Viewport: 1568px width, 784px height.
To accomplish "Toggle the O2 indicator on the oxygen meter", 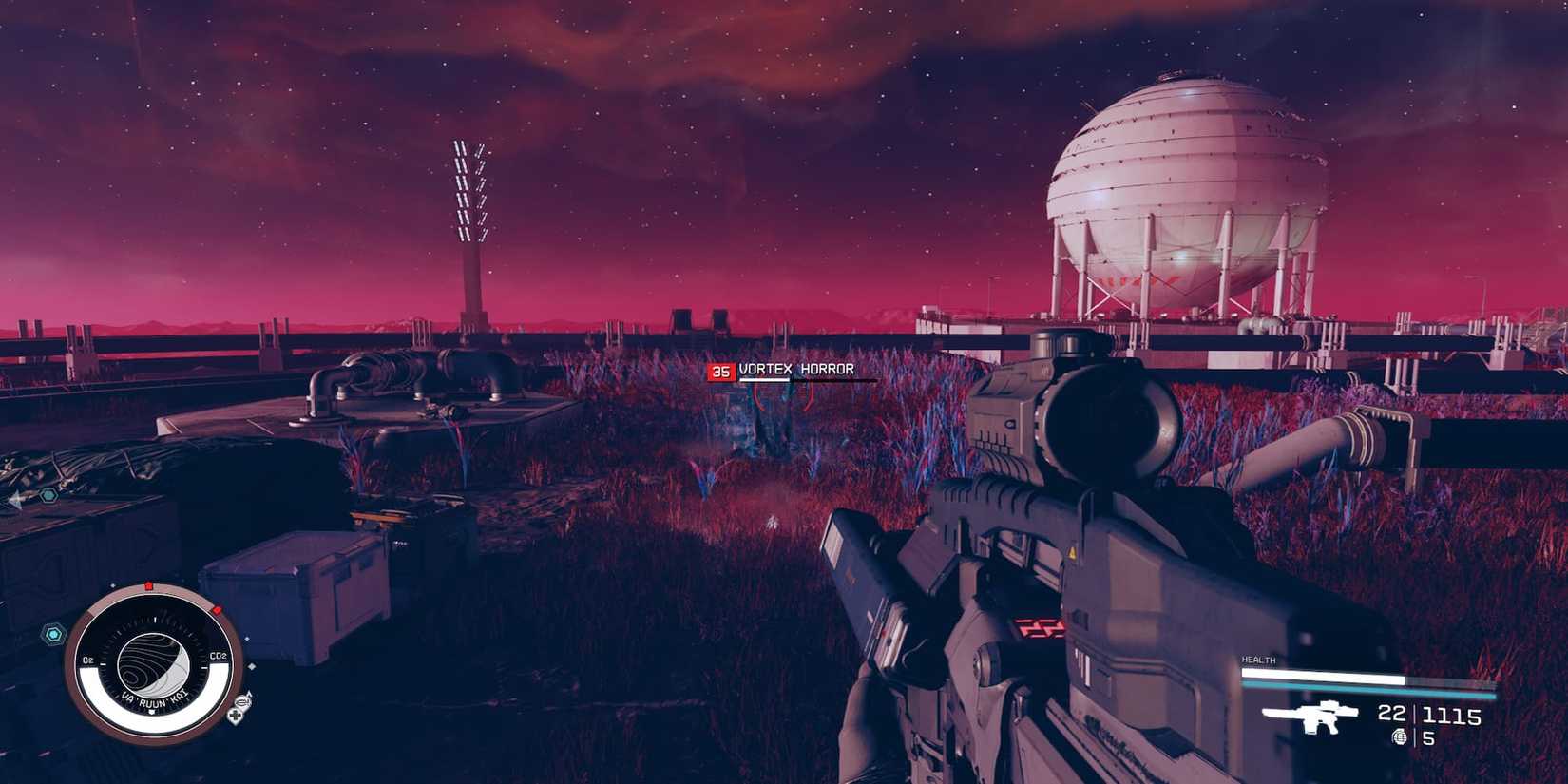I will pos(87,658).
